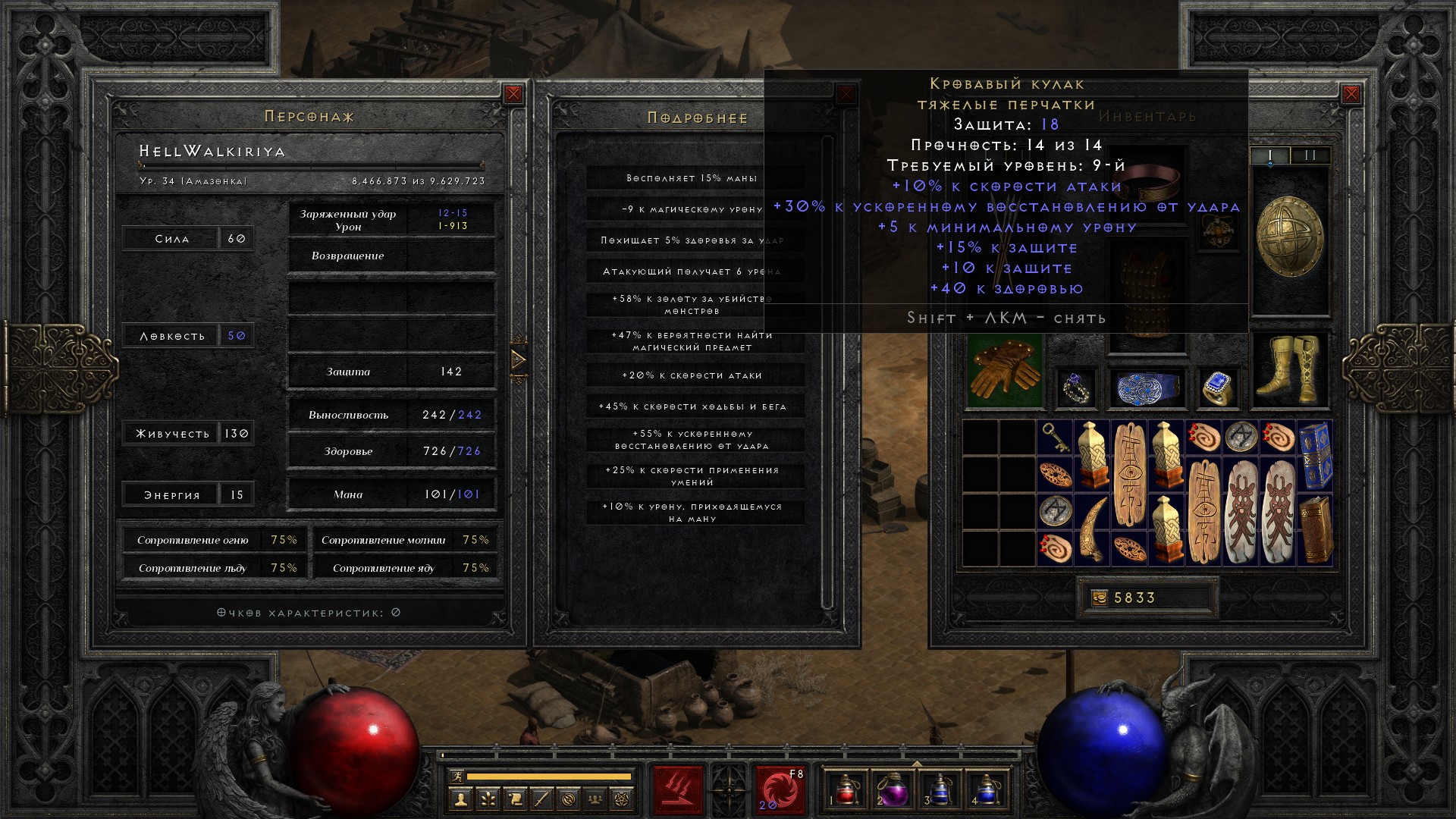Select the blue tome in inventory

tap(1315, 456)
